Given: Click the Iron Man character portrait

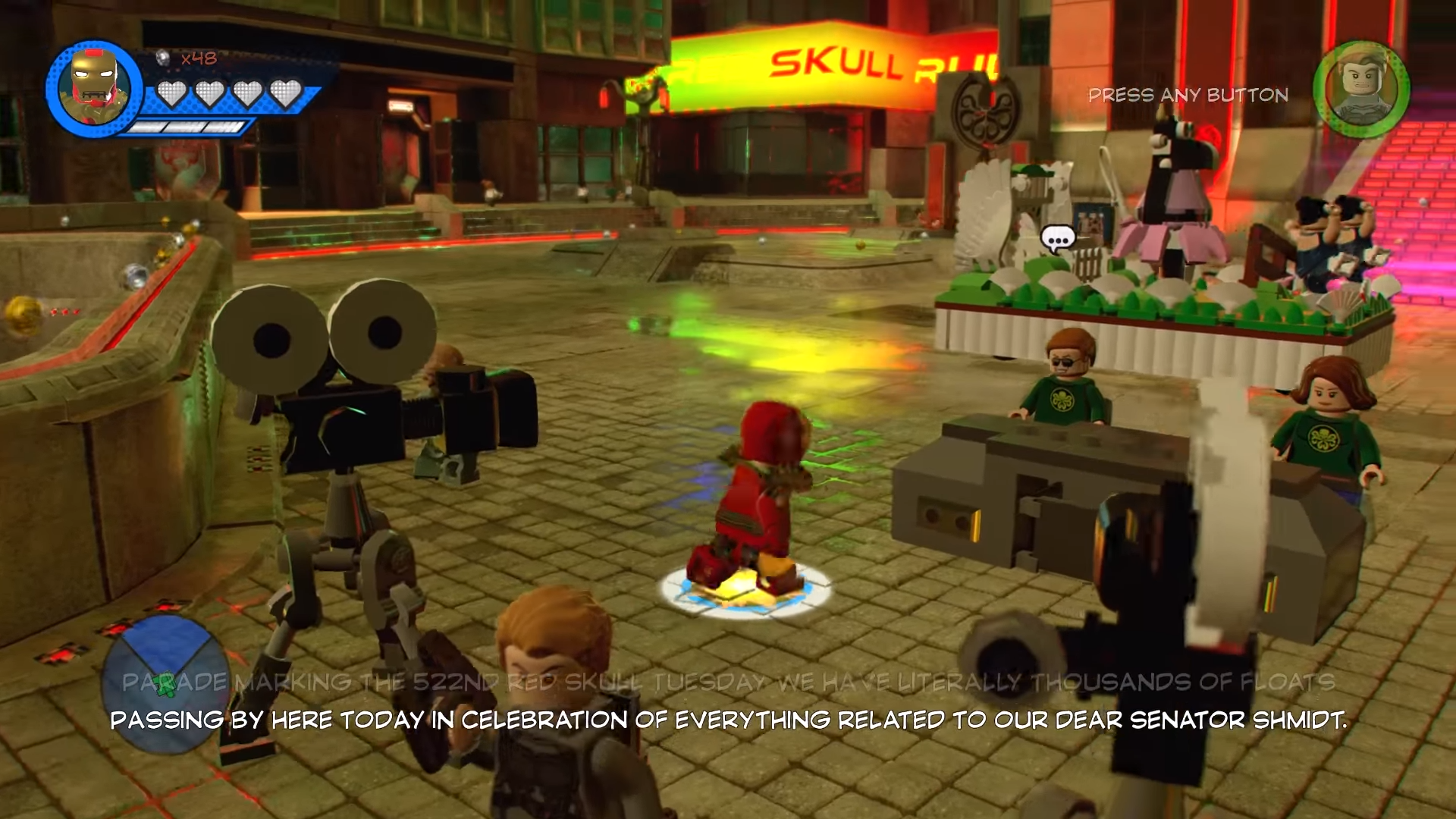Looking at the screenshot, I should [x=93, y=89].
